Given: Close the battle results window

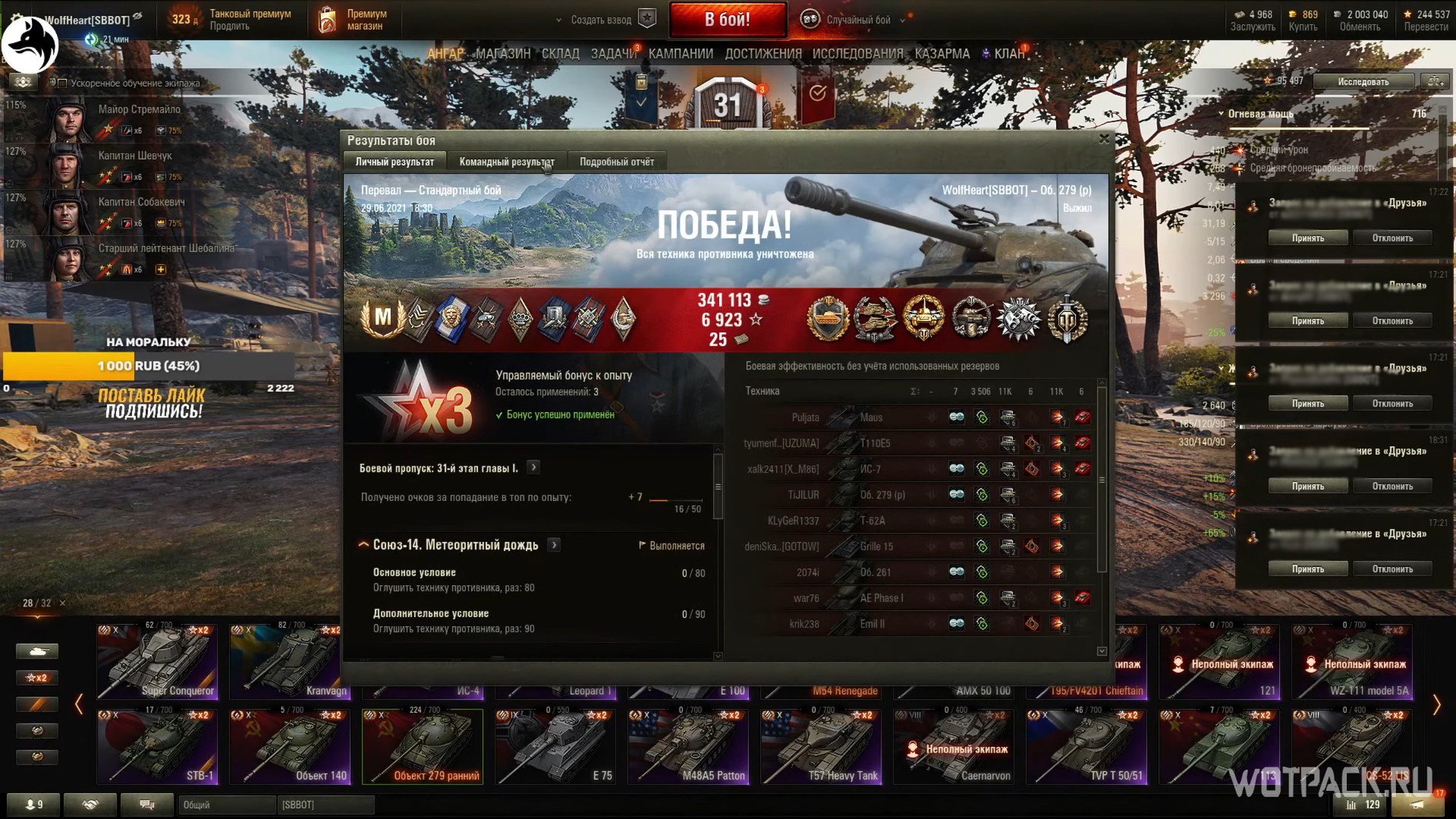Looking at the screenshot, I should [x=1104, y=139].
